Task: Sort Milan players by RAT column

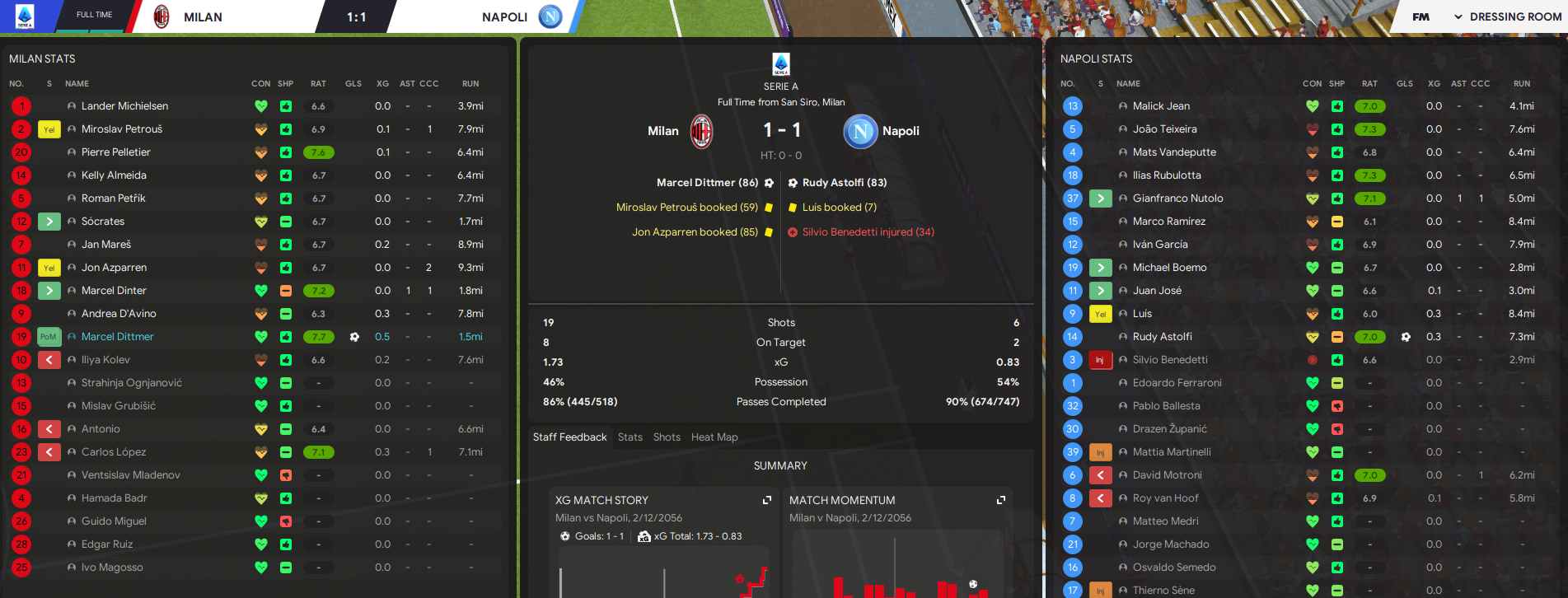Action: [x=318, y=84]
